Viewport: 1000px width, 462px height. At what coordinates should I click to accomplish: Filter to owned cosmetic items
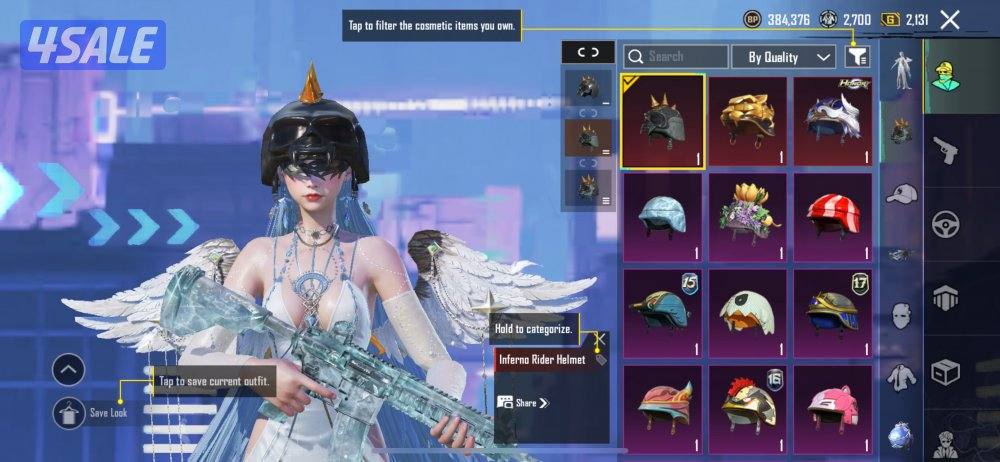click(x=857, y=57)
